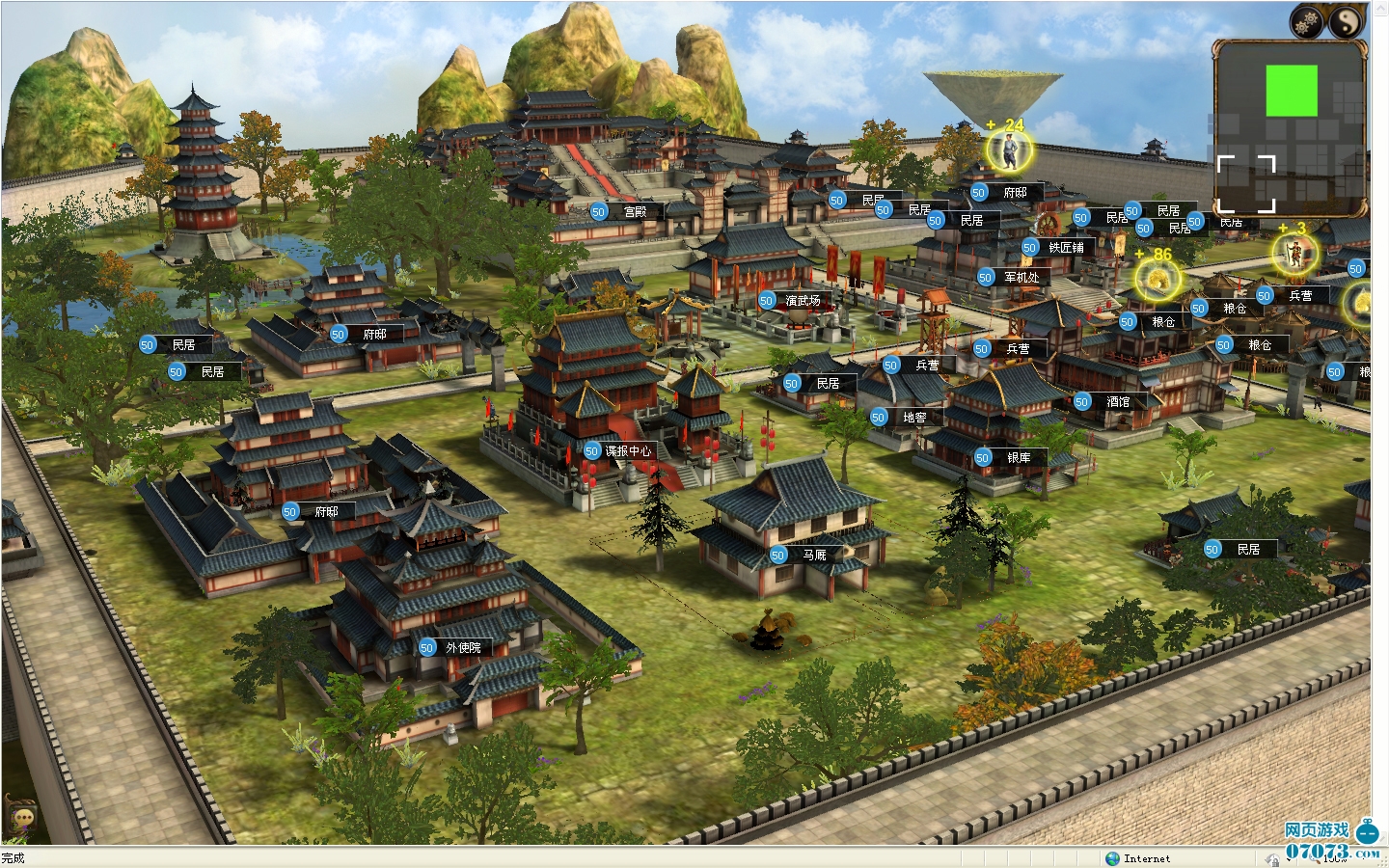The width and height of the screenshot is (1389, 868).
Task: Open the 演武场 building label
Action: click(x=802, y=301)
